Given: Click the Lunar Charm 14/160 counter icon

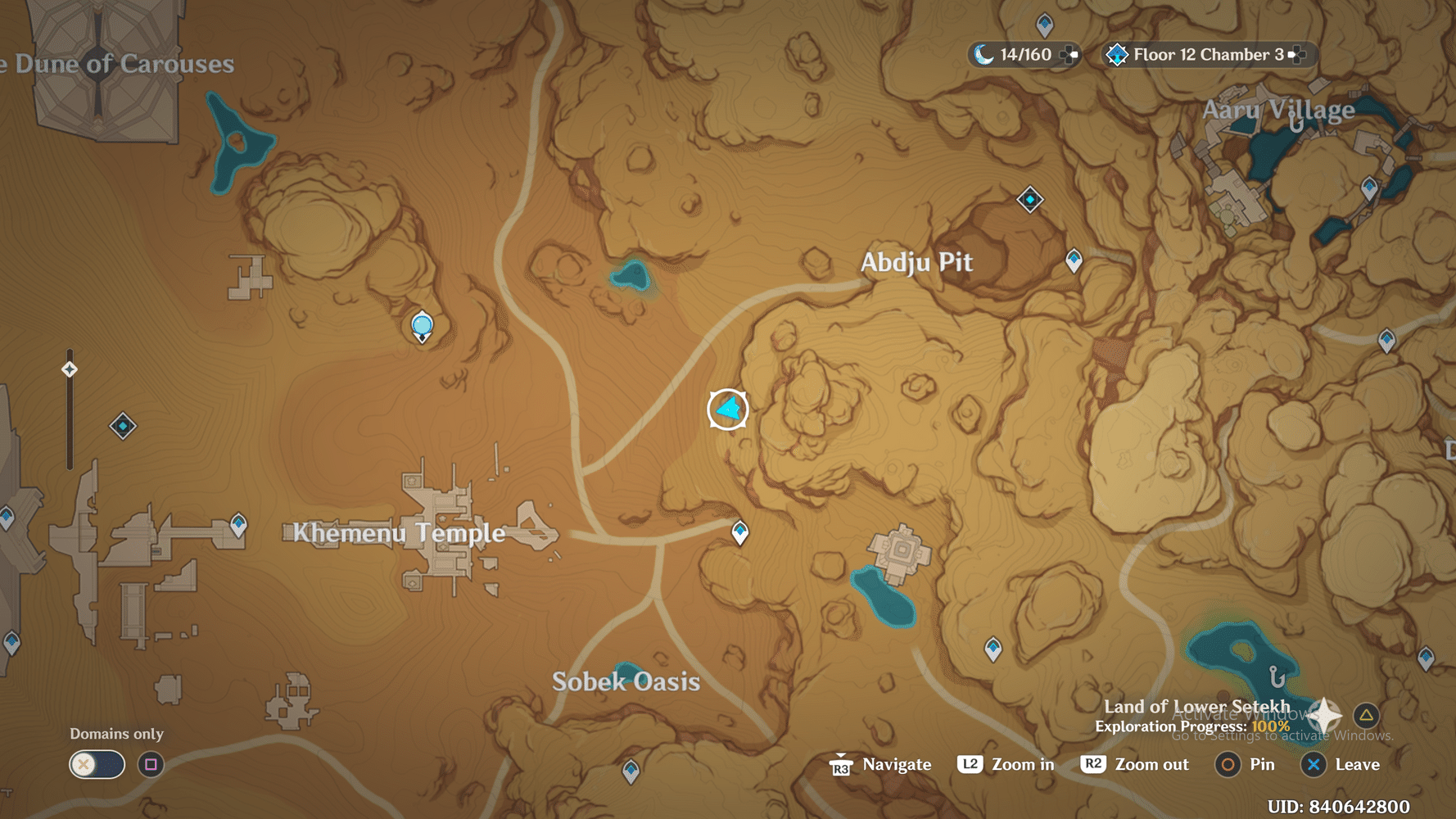Looking at the screenshot, I should tap(982, 54).
